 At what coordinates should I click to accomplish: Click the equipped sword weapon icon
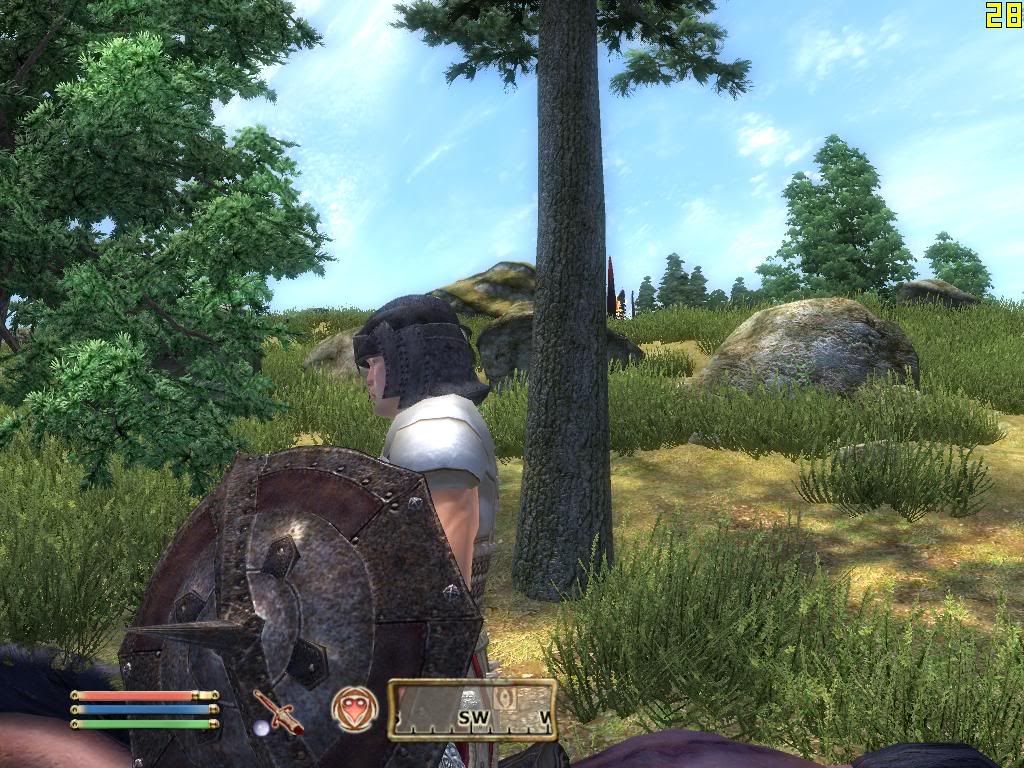[x=277, y=711]
